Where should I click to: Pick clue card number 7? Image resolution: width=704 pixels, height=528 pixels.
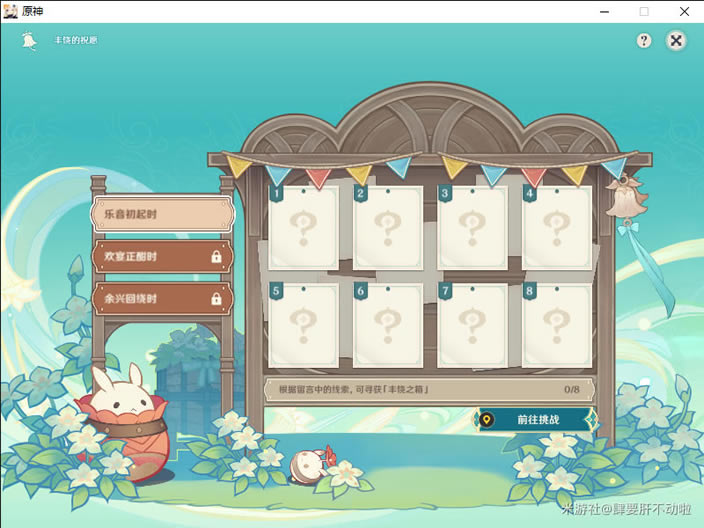472,324
